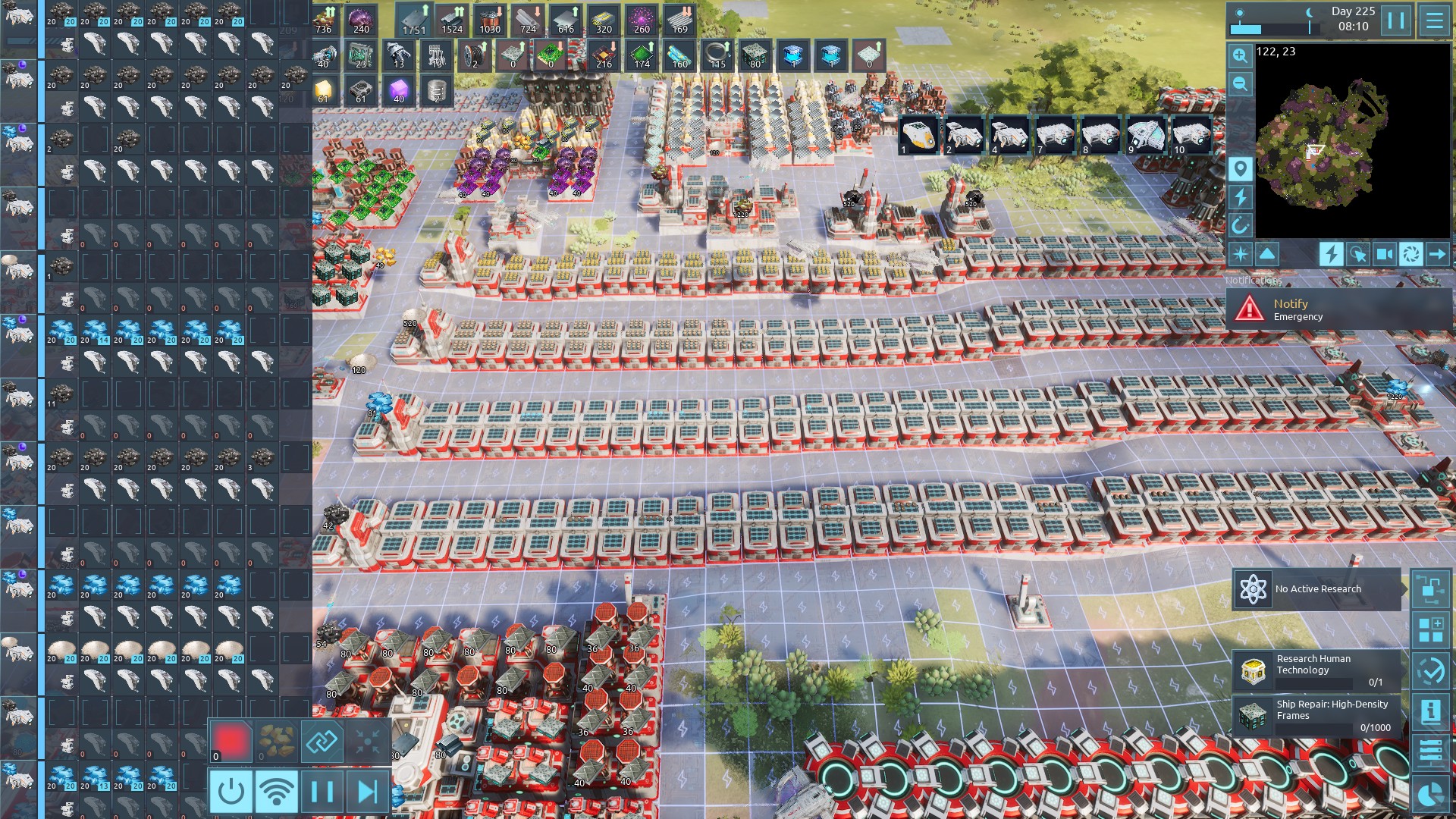1456x819 pixels.
Task: Open the pie chart statistics button
Action: (x=1430, y=794)
